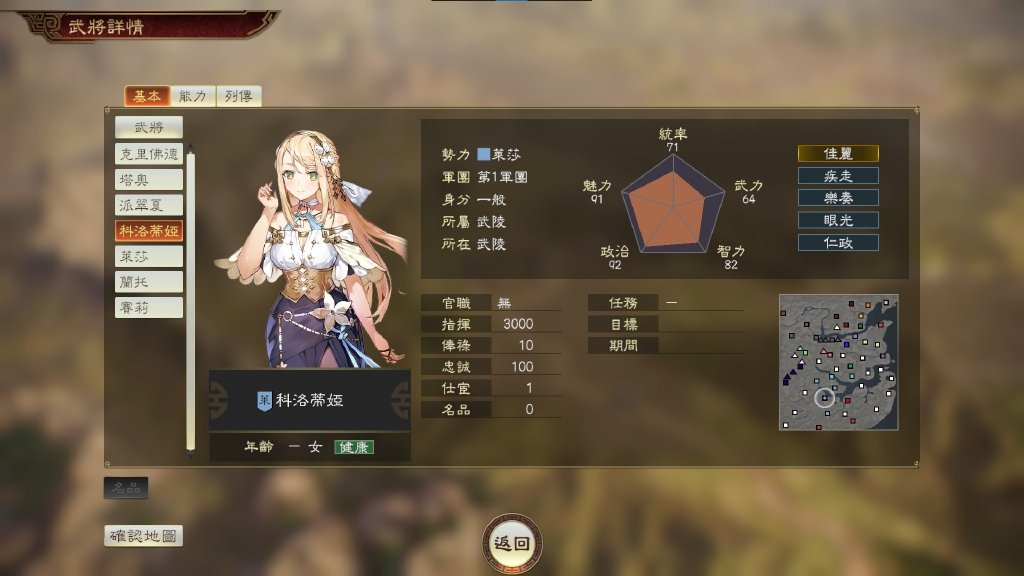This screenshot has width=1024, height=576.
Task: Click the 佳麗 trait button
Action: click(838, 153)
